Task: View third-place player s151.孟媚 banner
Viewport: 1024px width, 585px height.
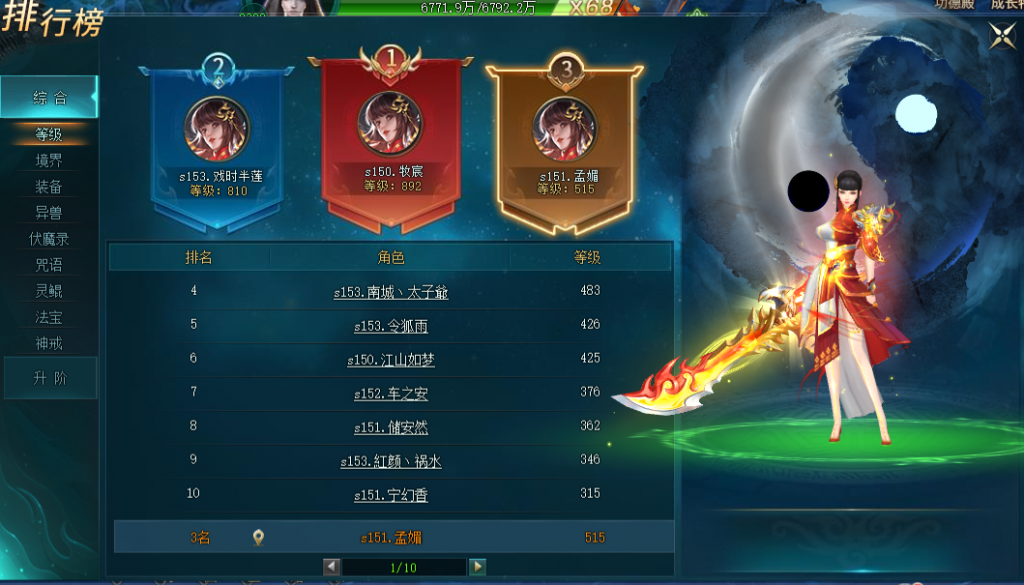Action: pyautogui.click(x=566, y=145)
